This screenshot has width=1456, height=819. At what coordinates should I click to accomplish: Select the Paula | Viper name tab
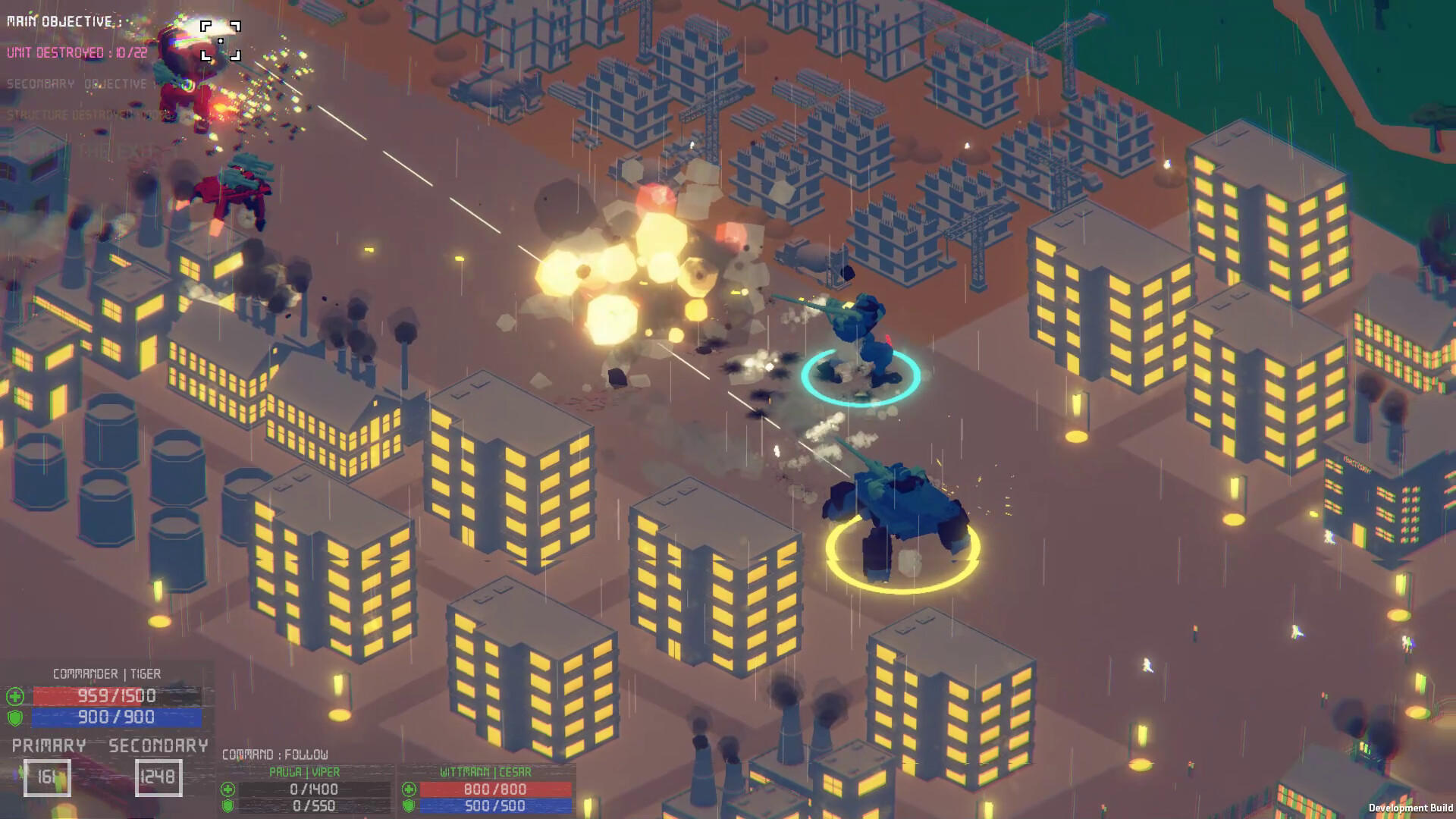303,771
